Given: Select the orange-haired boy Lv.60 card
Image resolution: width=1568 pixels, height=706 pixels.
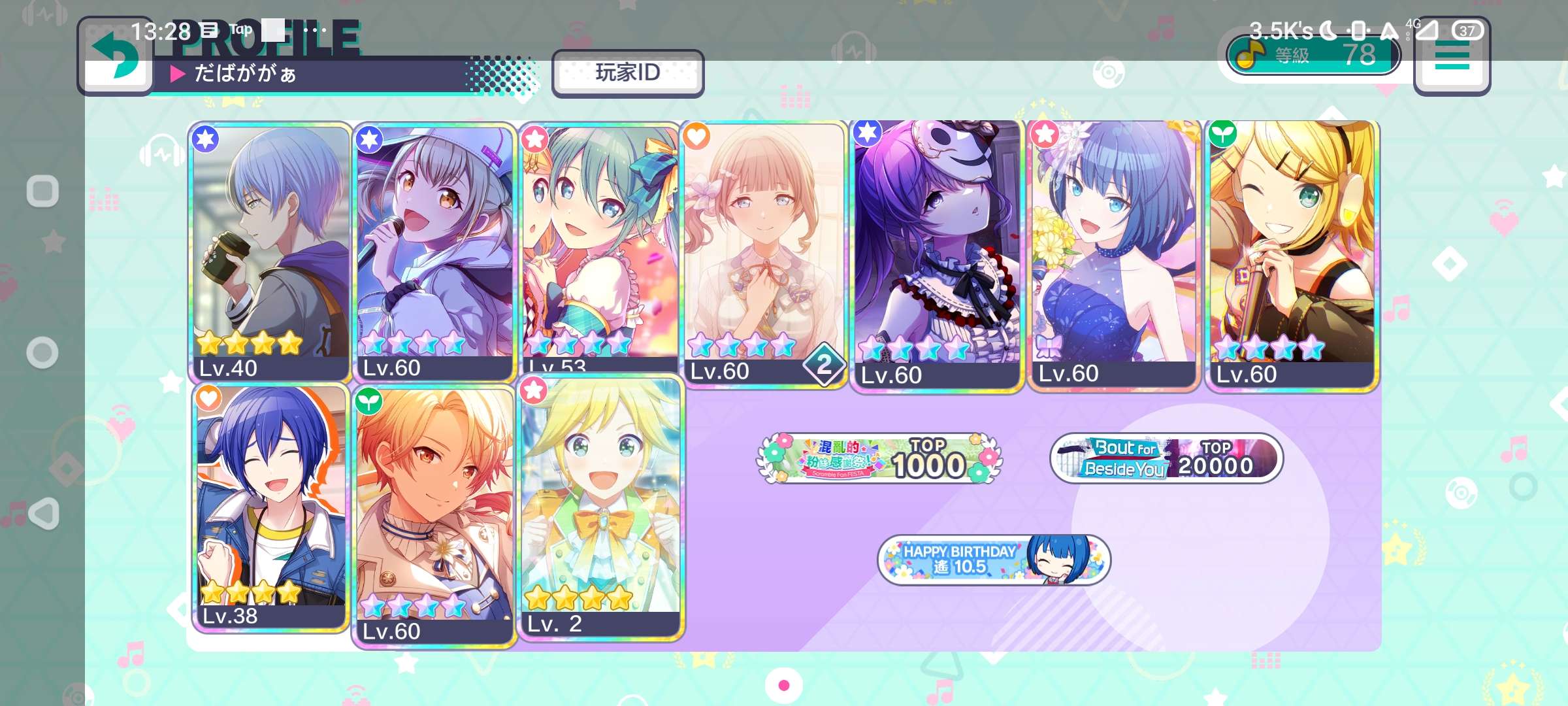Looking at the screenshot, I should [x=434, y=516].
